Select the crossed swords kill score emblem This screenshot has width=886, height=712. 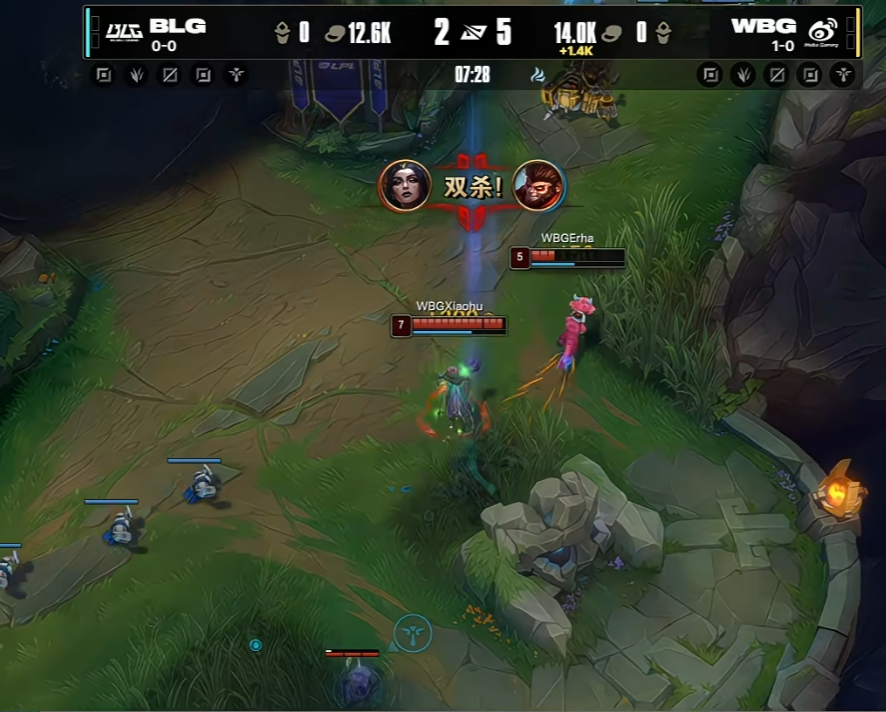[471, 33]
